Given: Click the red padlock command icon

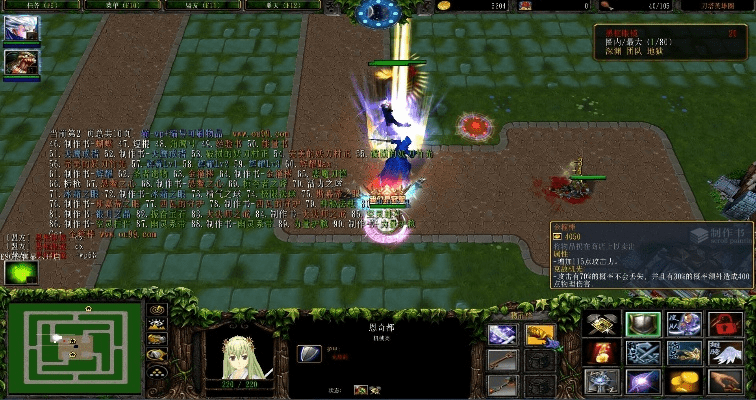Looking at the screenshot, I should pos(725,324).
